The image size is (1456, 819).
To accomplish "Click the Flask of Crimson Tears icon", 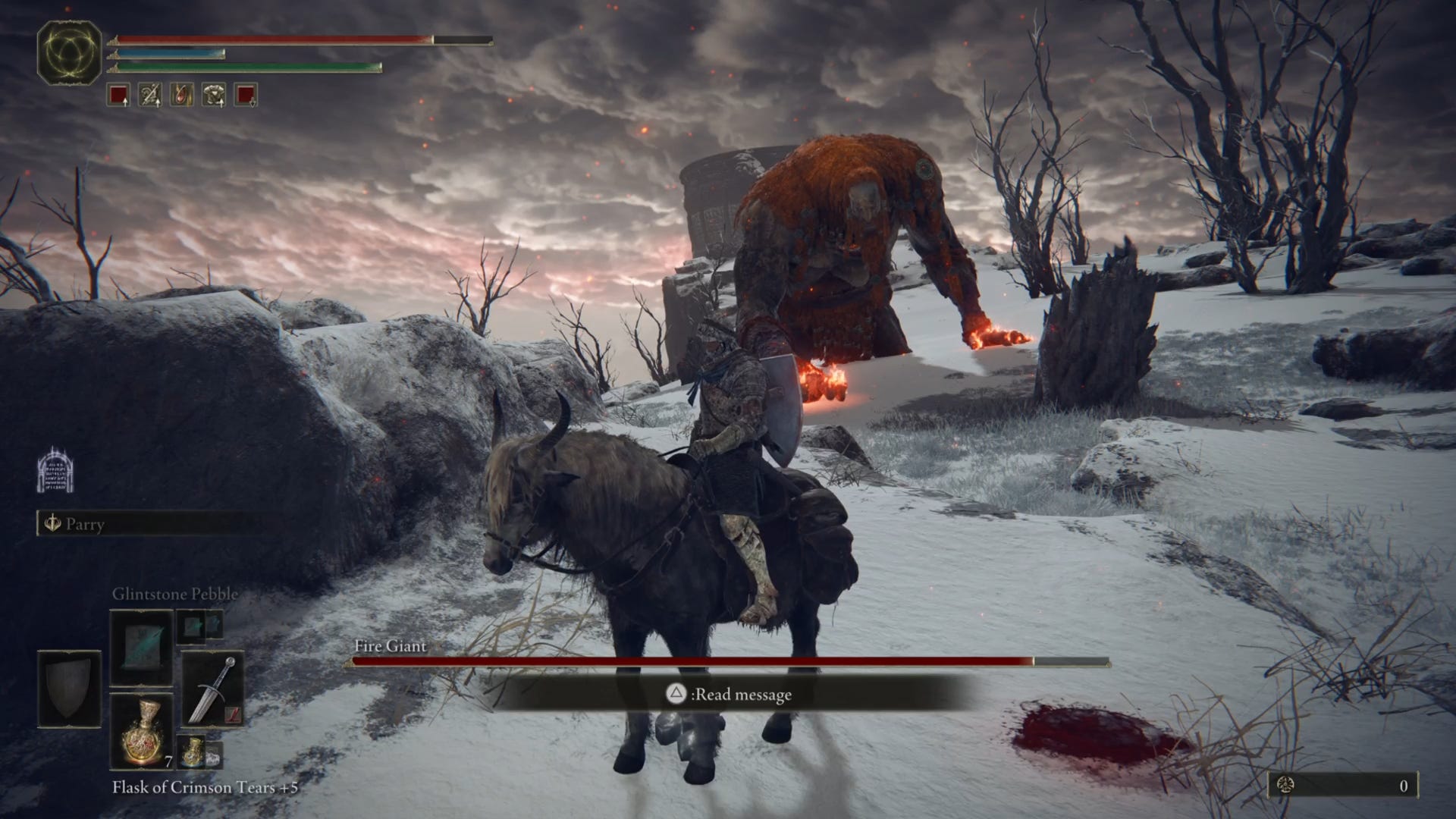I will click(142, 732).
